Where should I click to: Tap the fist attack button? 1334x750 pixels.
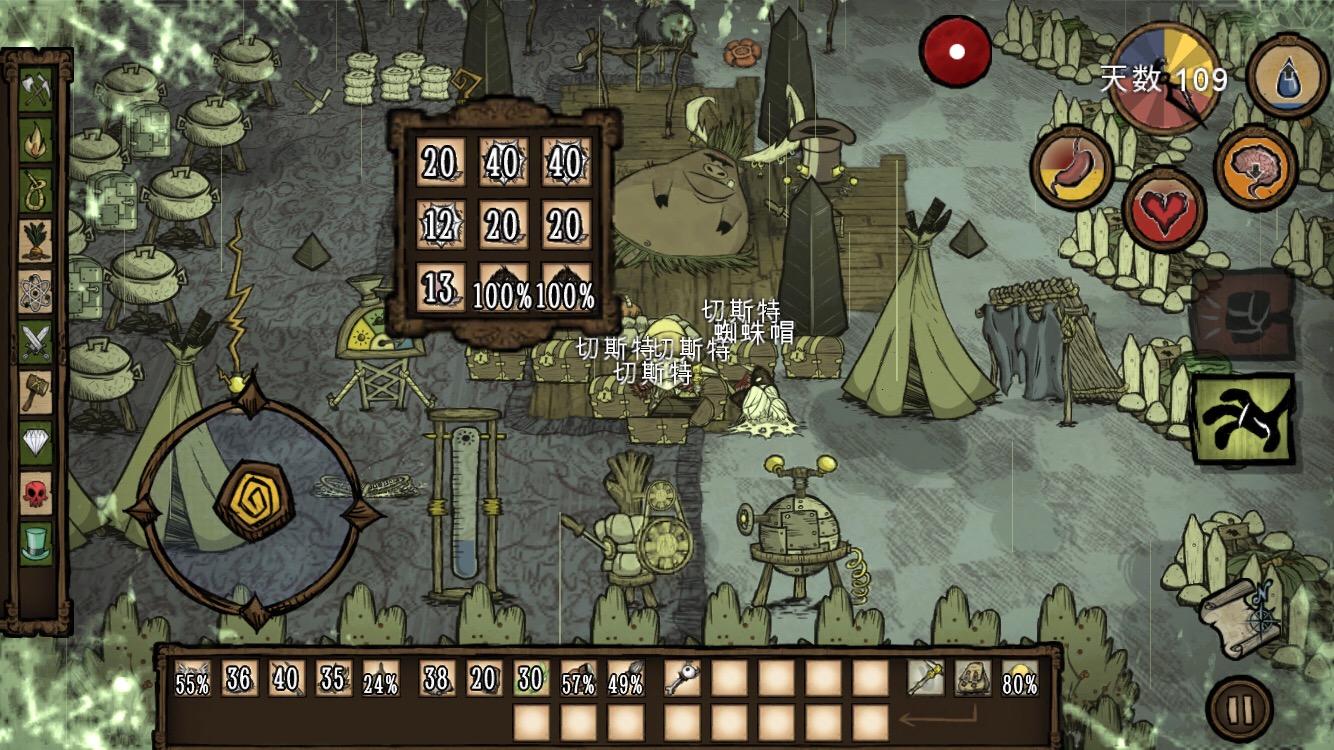coord(1243,314)
